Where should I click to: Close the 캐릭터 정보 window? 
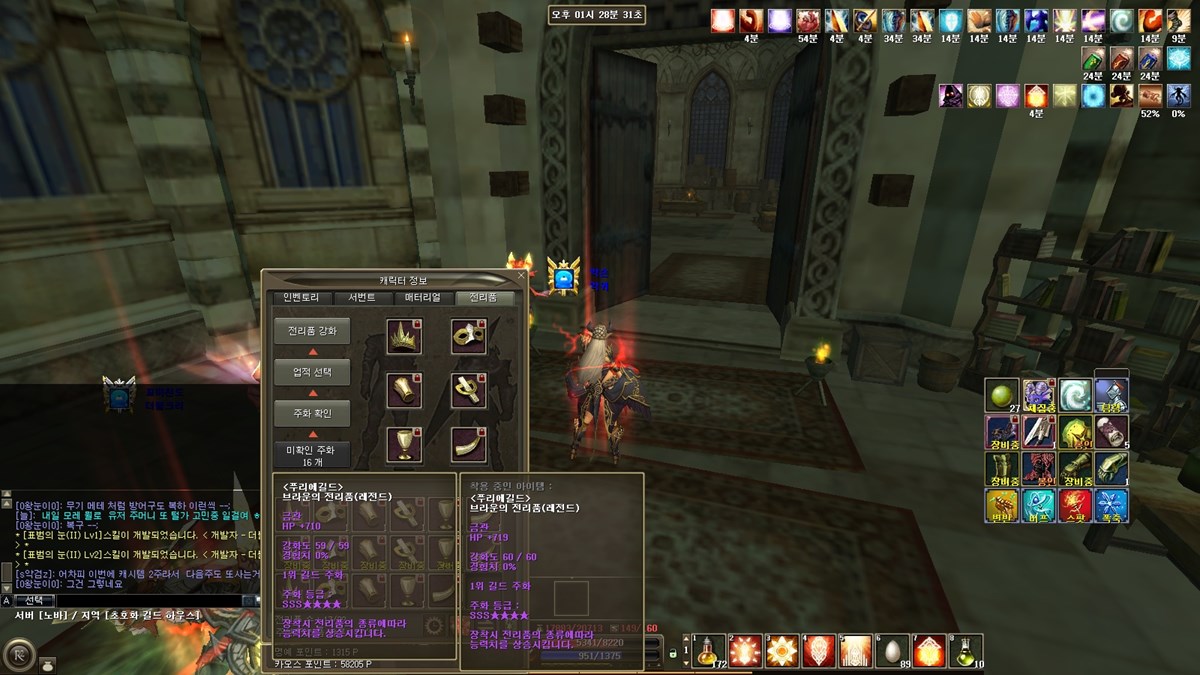(x=520, y=277)
